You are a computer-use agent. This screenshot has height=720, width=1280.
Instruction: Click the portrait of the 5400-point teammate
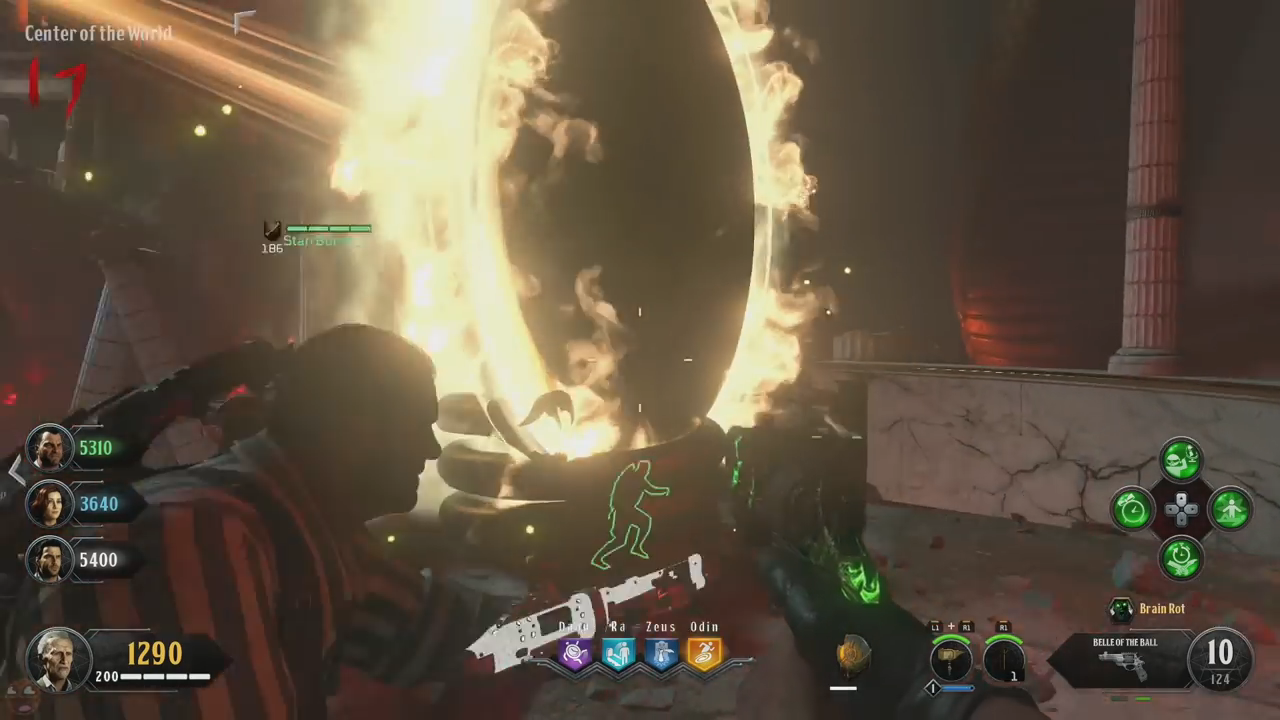click(48, 560)
